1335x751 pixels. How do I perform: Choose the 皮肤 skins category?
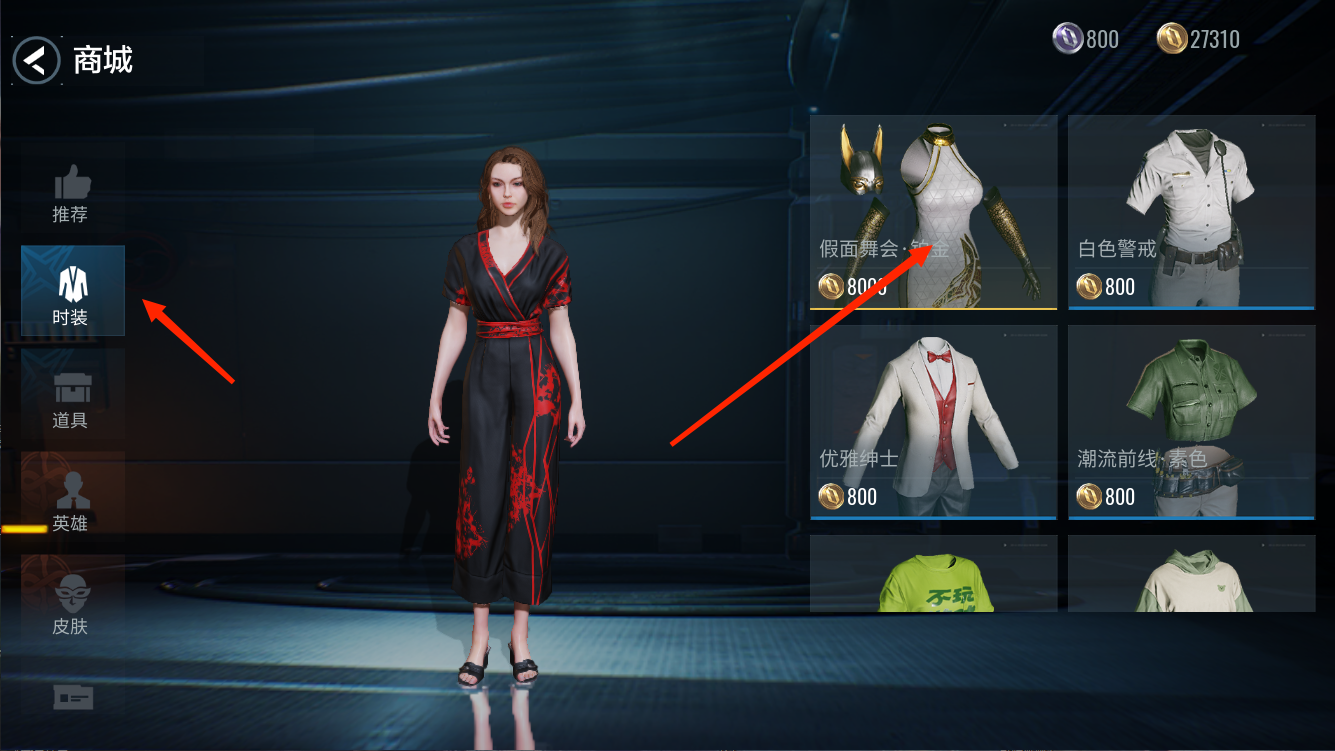pos(71,605)
